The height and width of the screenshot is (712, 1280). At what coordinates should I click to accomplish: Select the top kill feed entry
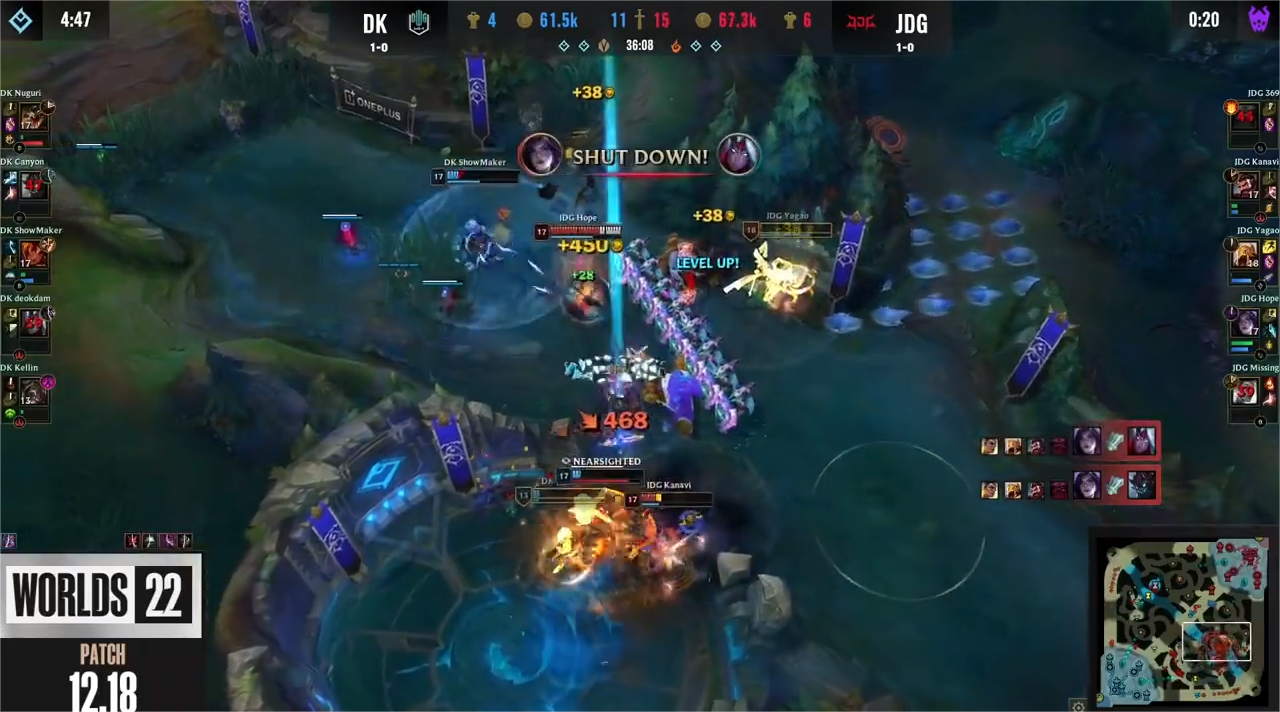(1070, 442)
